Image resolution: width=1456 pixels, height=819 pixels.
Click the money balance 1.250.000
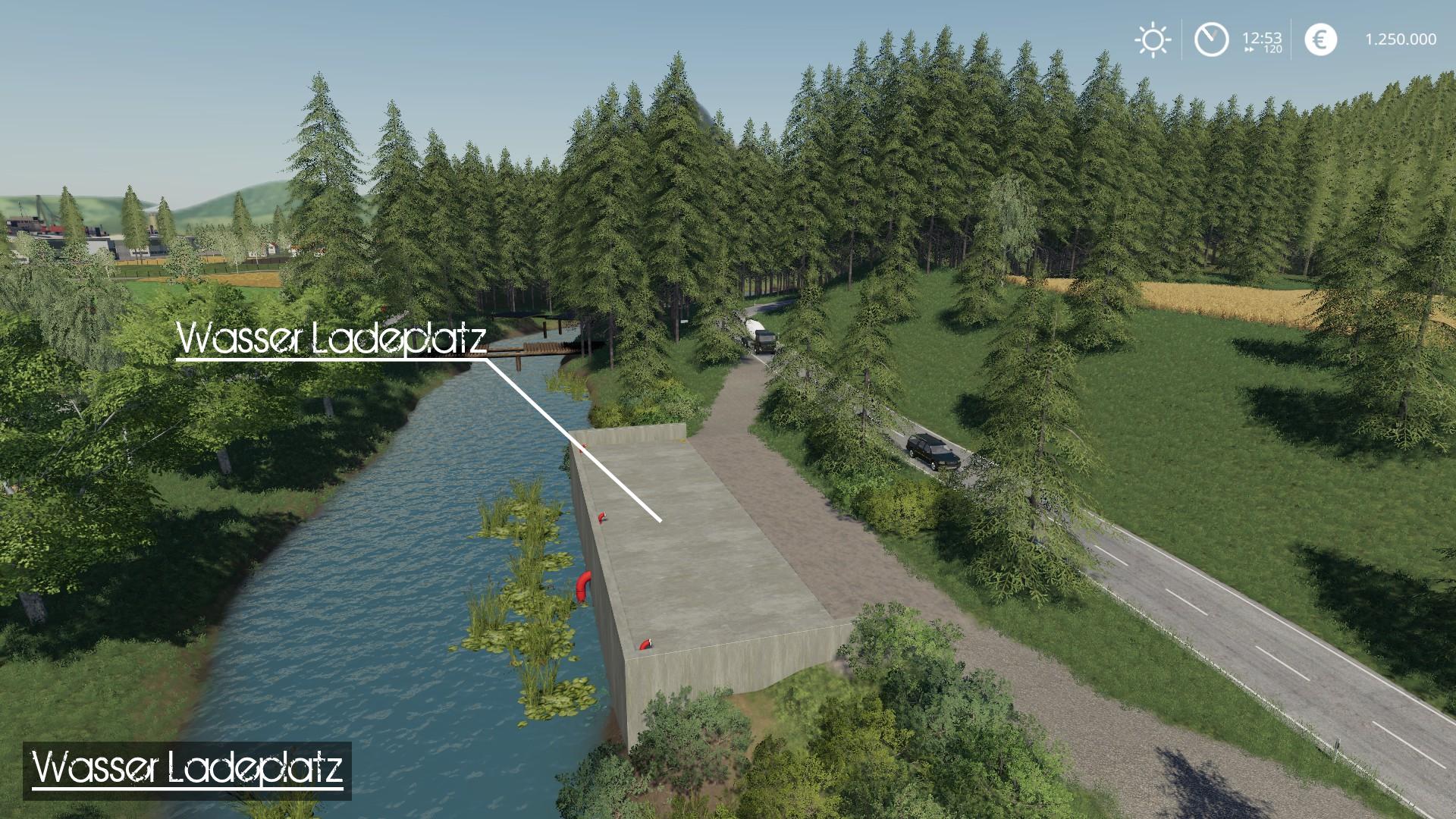(x=1402, y=37)
